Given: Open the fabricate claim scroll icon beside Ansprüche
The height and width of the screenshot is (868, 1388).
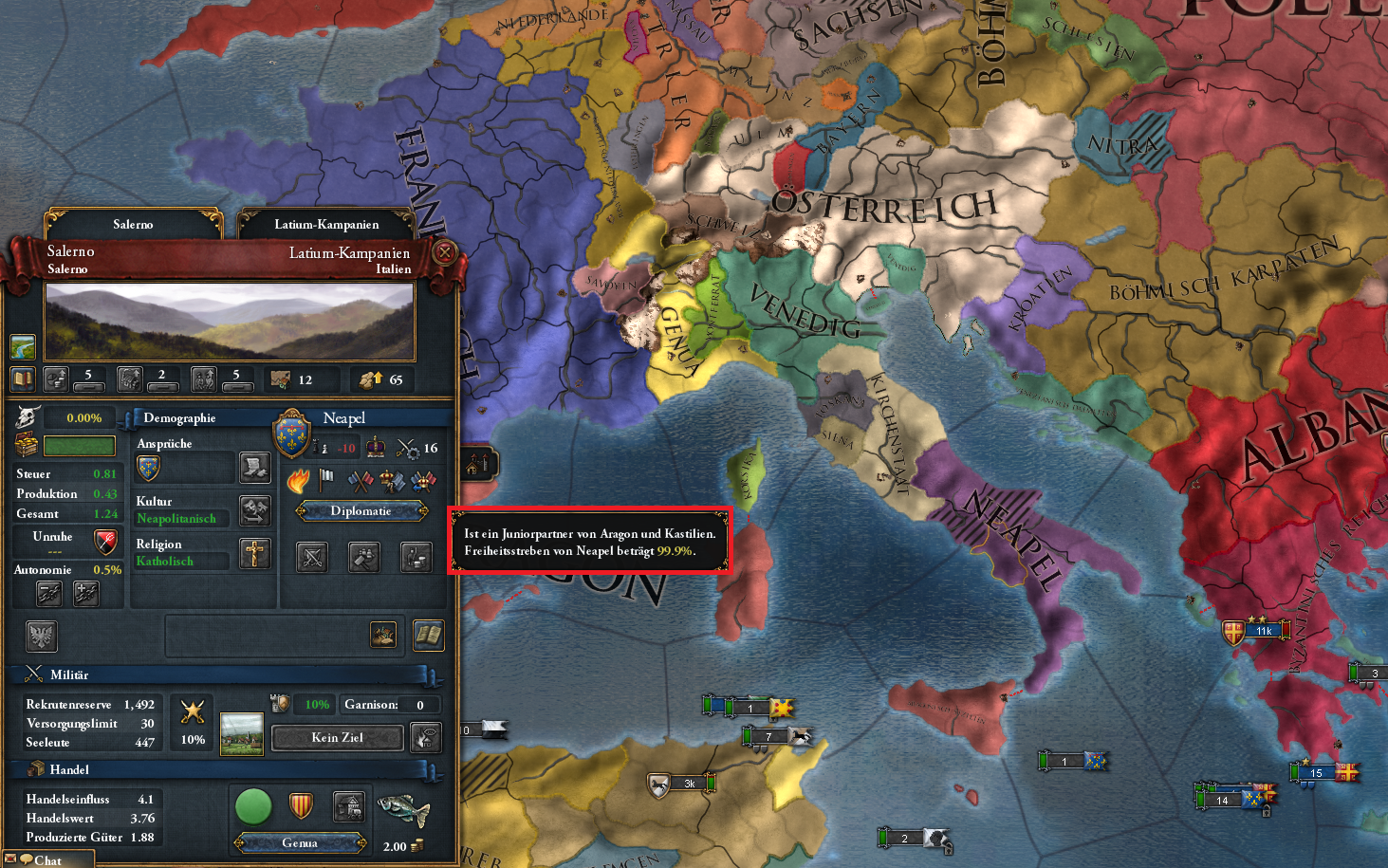Looking at the screenshot, I should [x=254, y=467].
